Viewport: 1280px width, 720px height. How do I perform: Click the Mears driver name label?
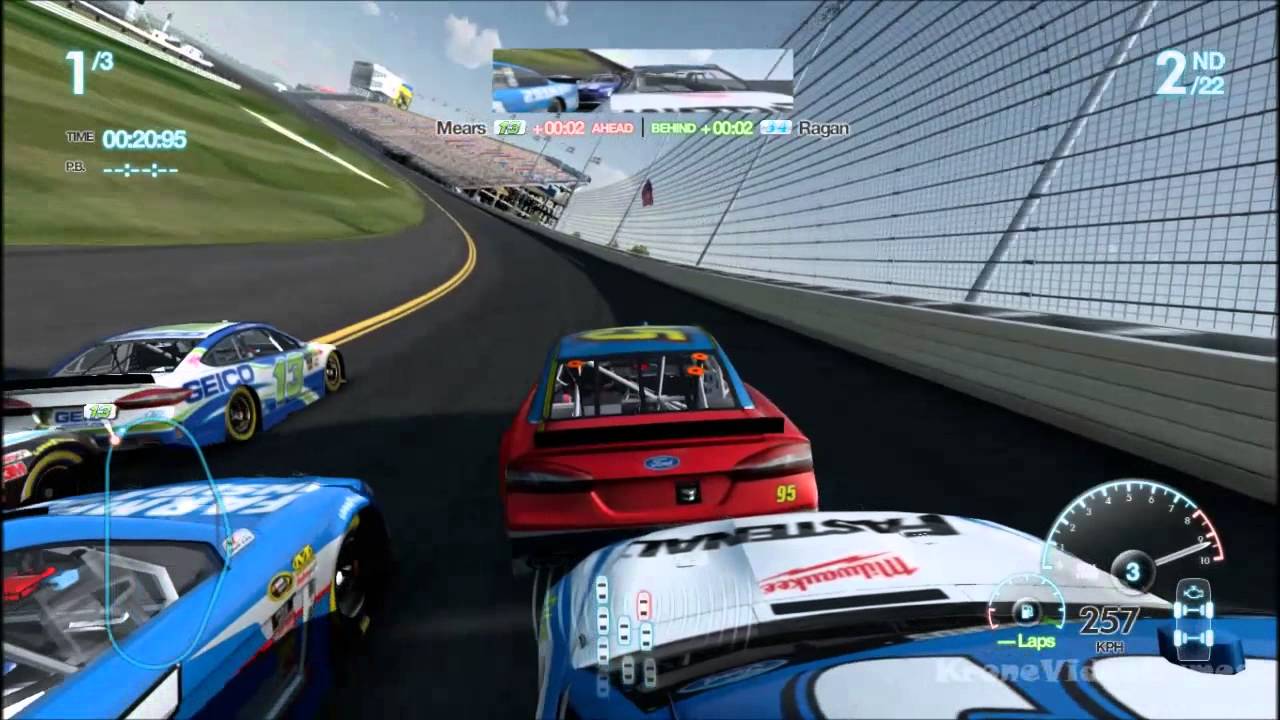pyautogui.click(x=460, y=128)
